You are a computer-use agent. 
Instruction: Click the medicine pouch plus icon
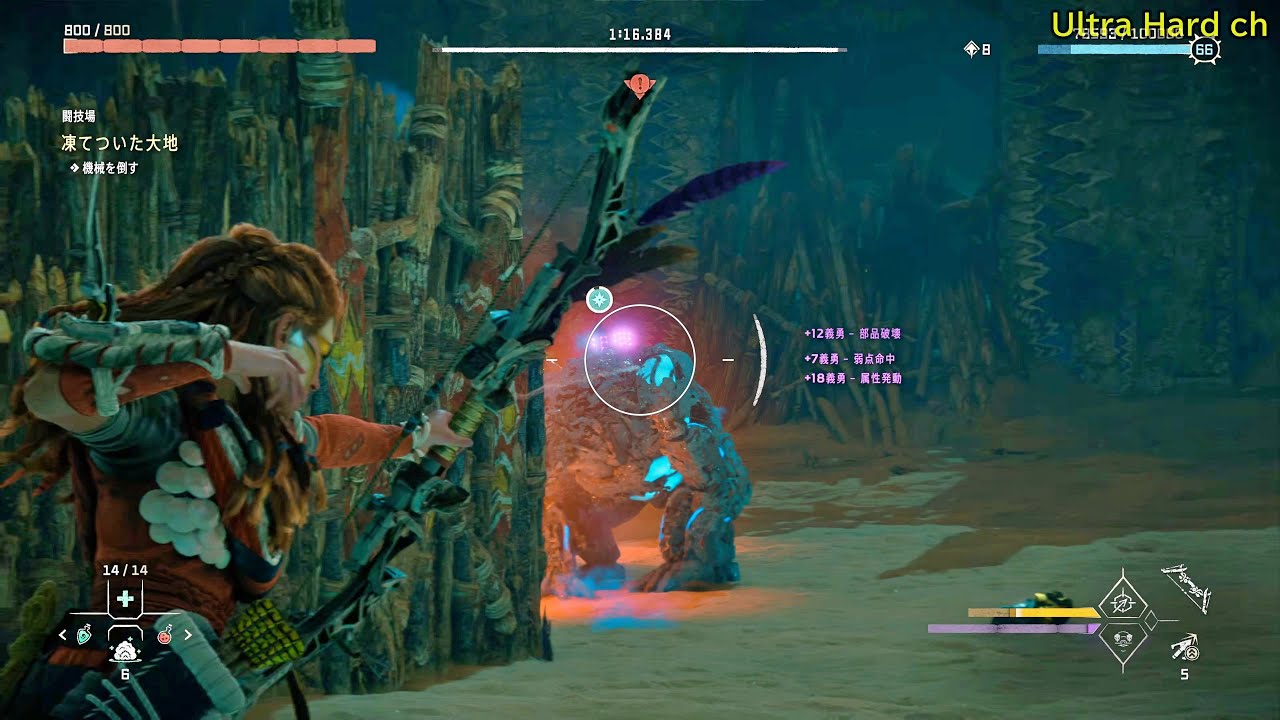tap(125, 598)
